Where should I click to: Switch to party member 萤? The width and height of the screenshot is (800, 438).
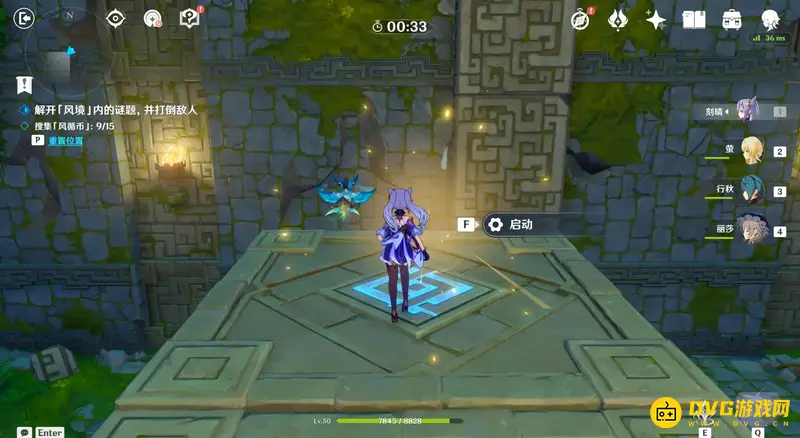(750, 150)
